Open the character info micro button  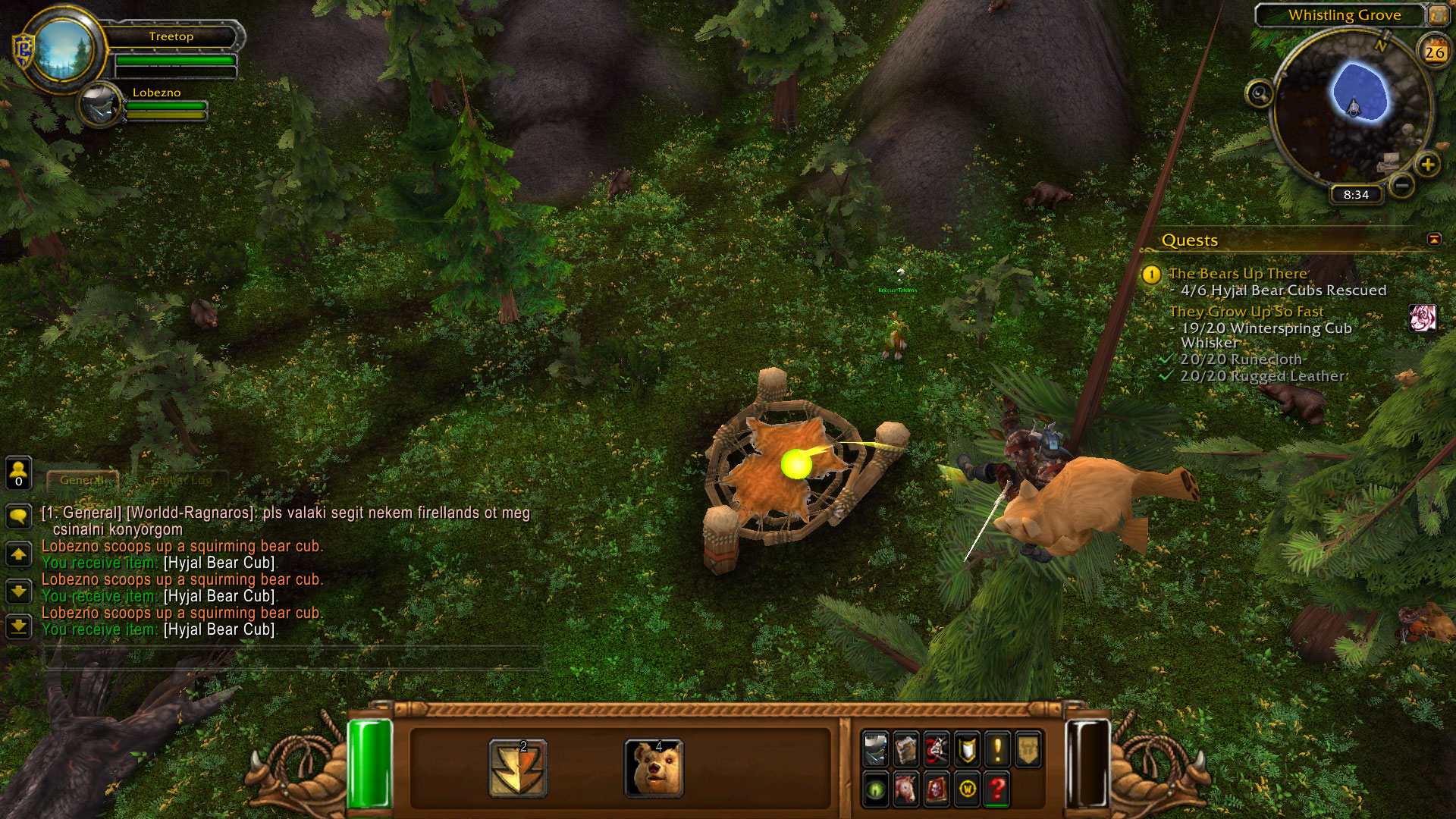point(876,750)
